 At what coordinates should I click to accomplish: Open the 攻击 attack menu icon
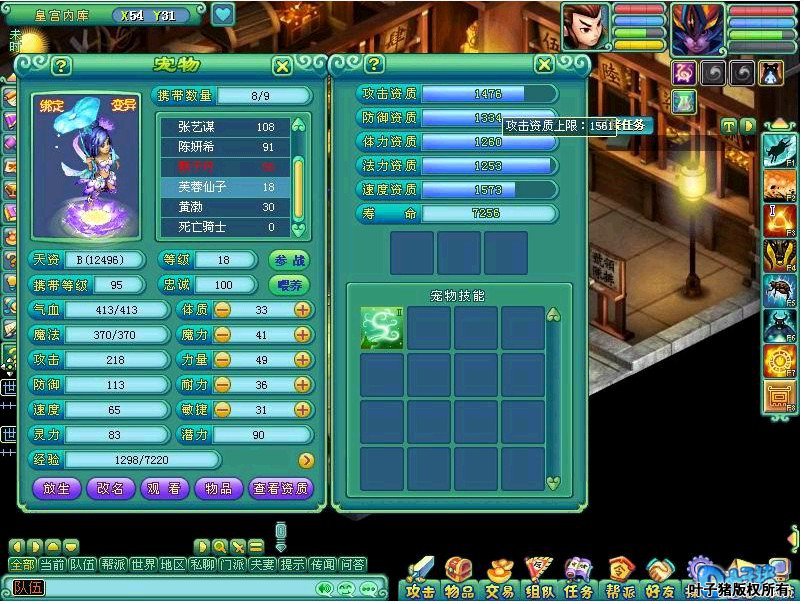(x=421, y=579)
